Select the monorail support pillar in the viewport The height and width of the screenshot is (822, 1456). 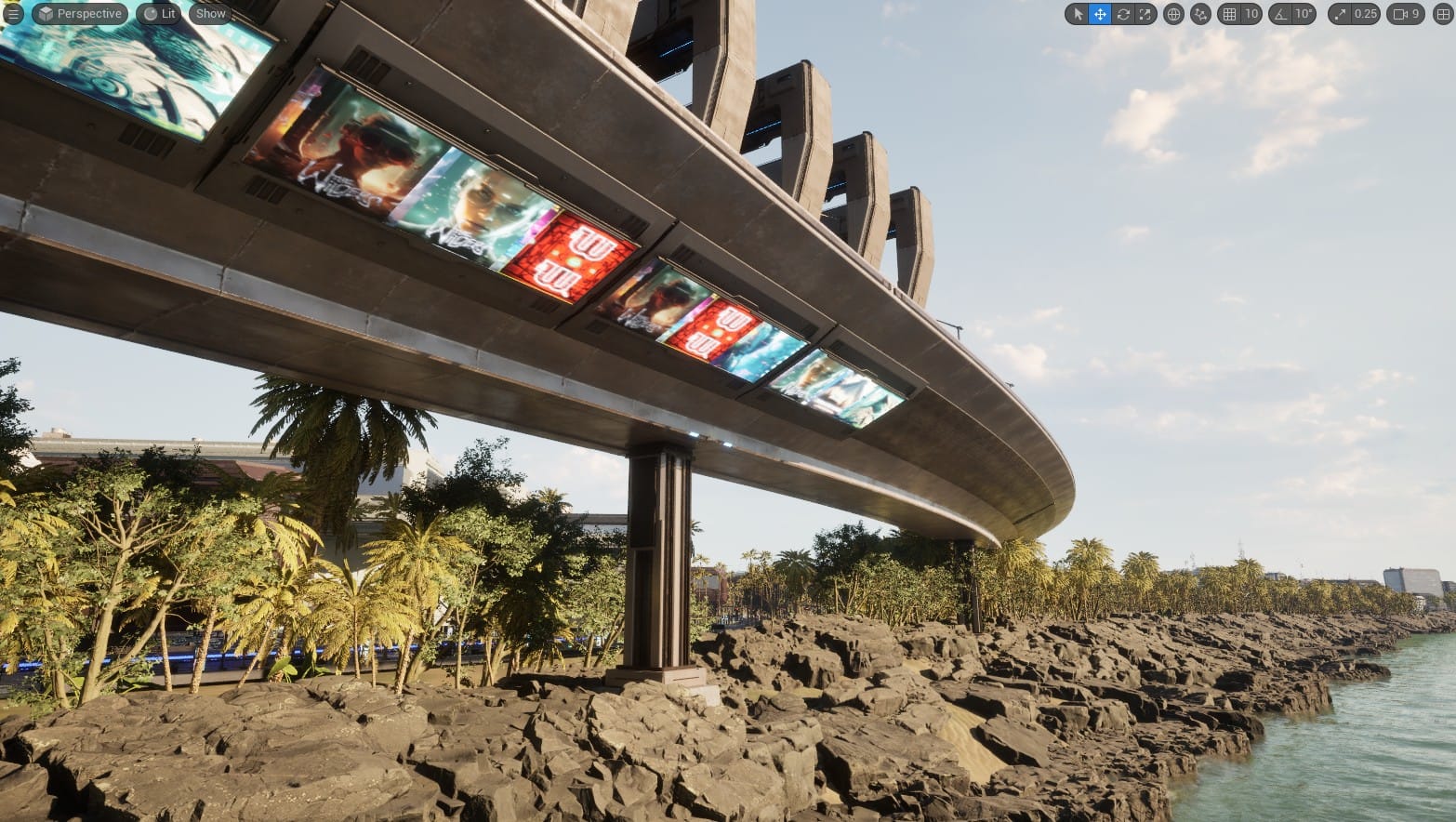tap(662, 558)
